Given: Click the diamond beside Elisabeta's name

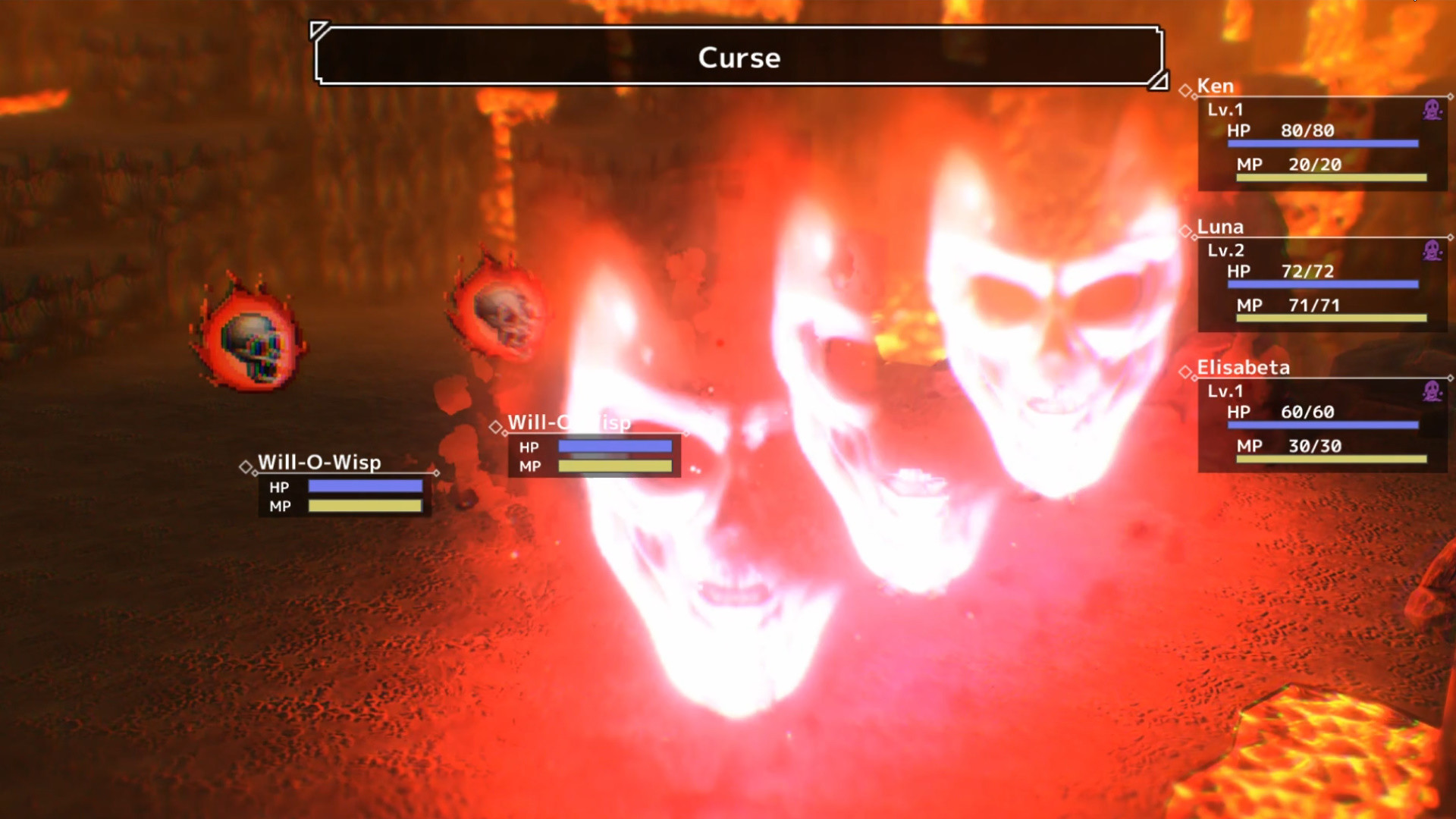Looking at the screenshot, I should pos(1185,373).
